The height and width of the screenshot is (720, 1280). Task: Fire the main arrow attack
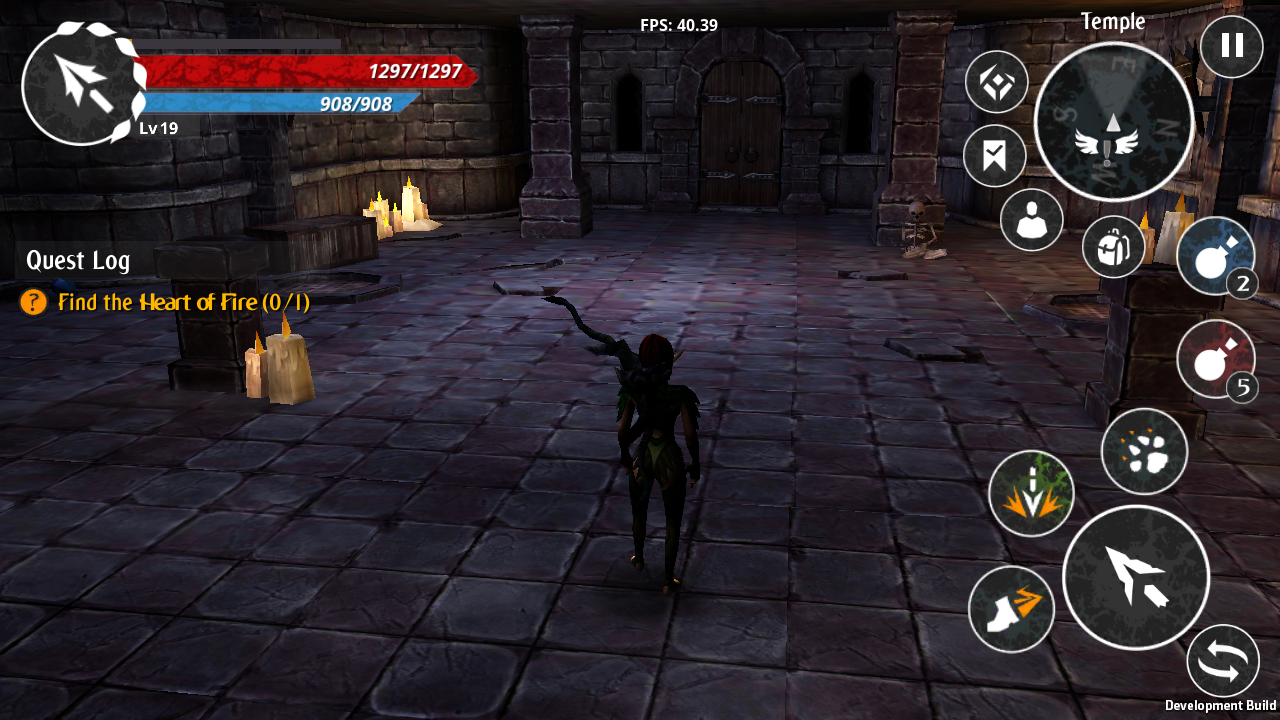point(1135,577)
